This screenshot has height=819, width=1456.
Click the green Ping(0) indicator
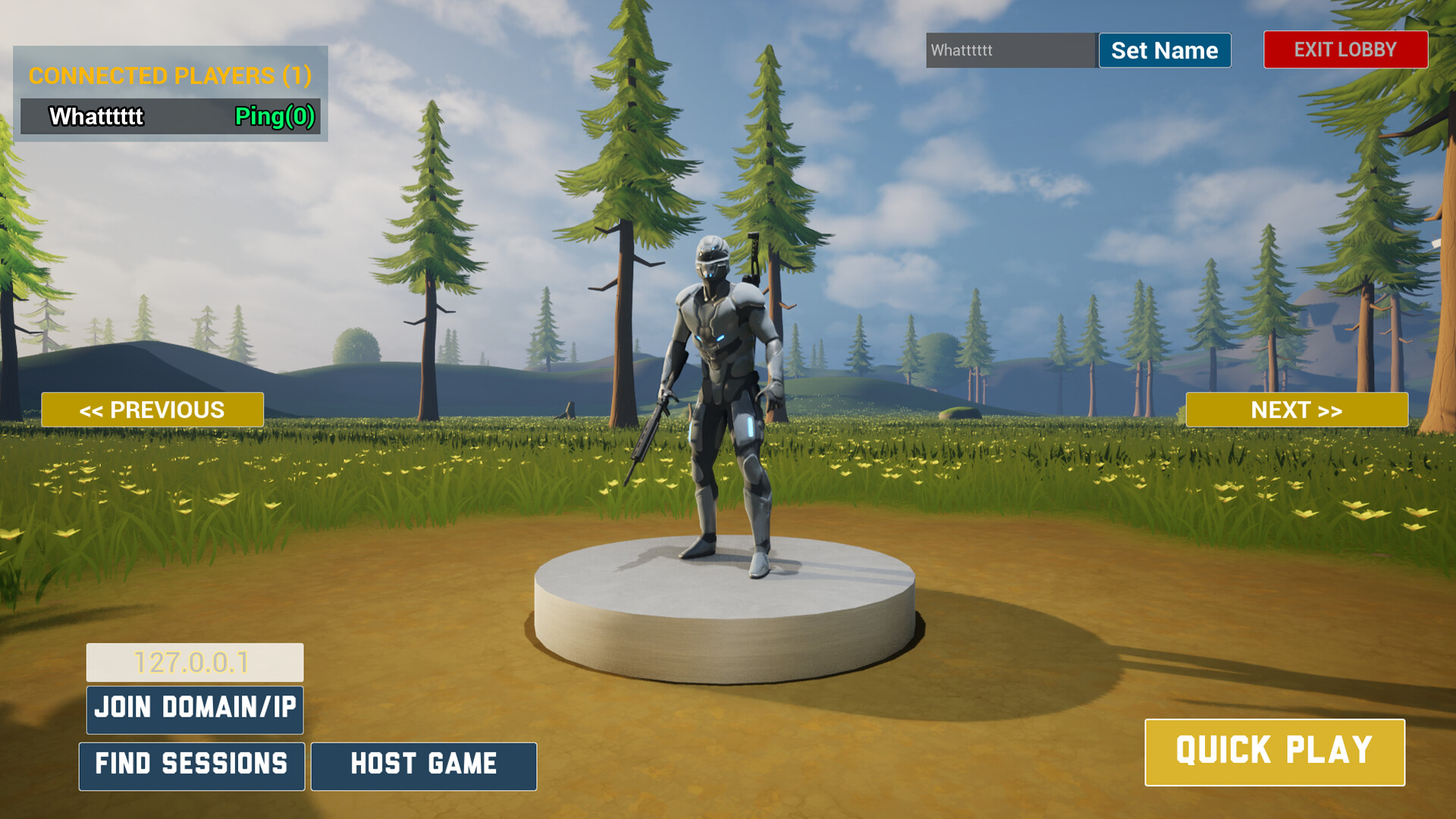click(276, 117)
